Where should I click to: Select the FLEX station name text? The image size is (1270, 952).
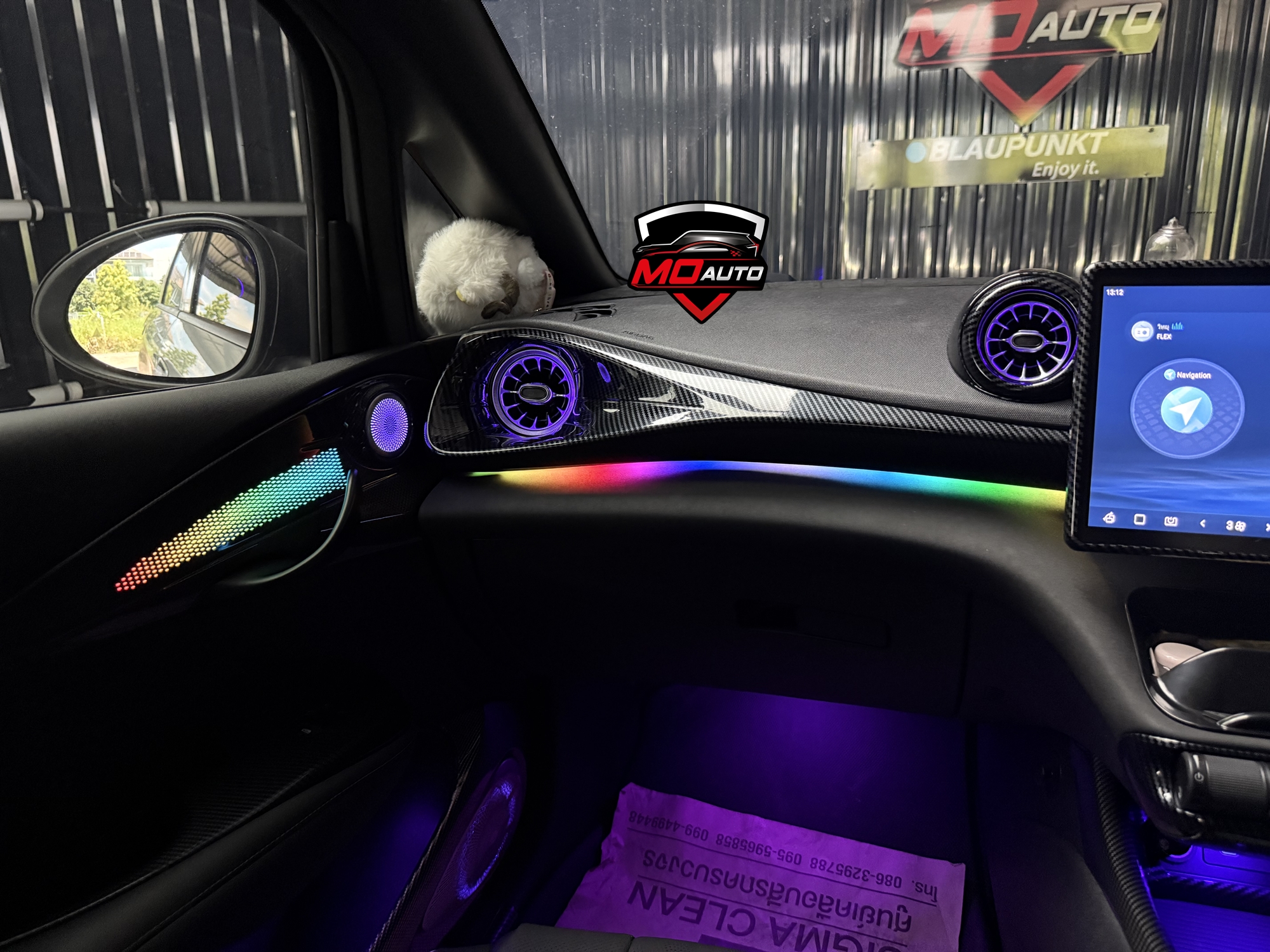click(1163, 337)
